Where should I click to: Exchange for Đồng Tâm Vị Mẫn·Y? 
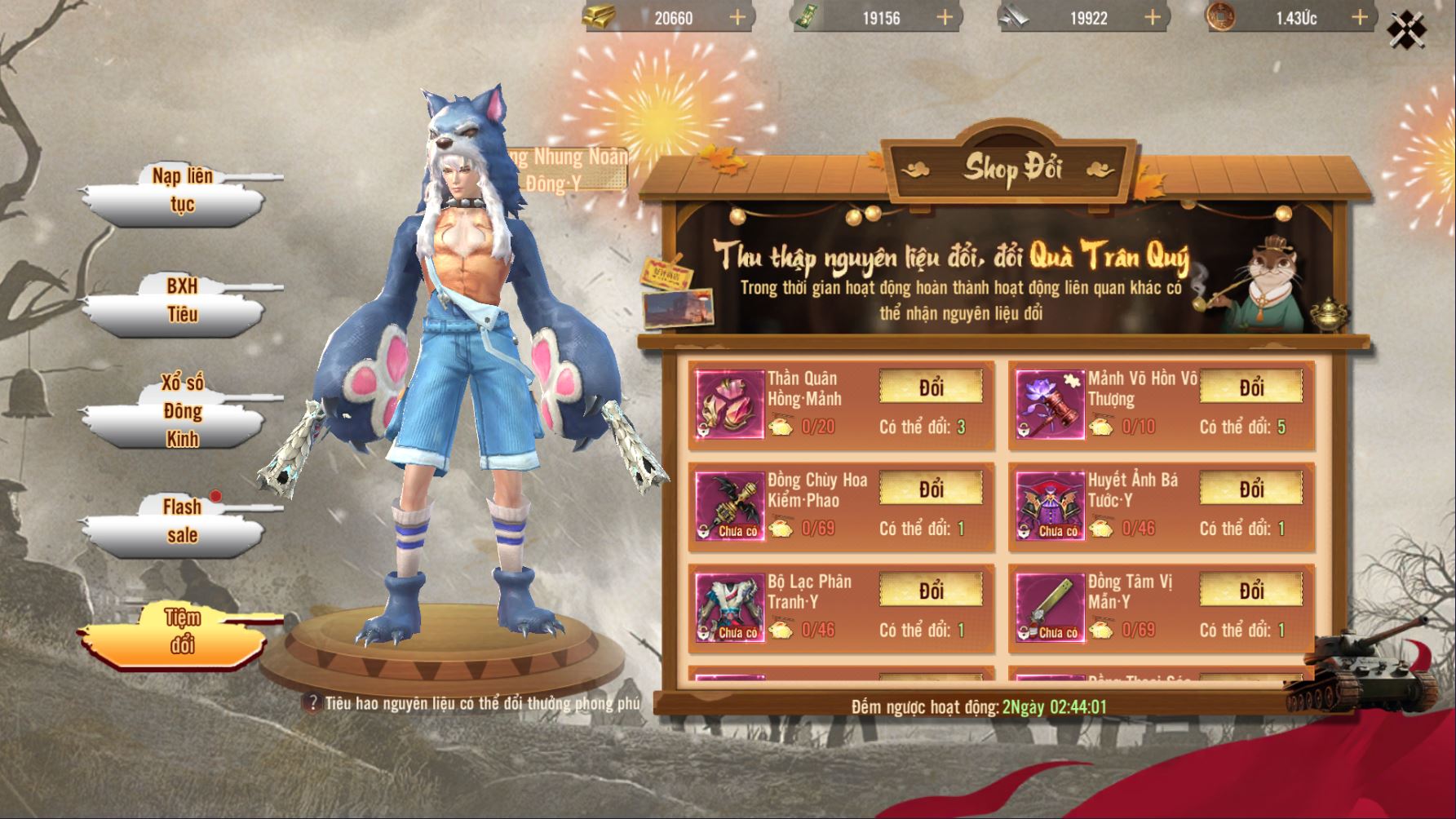coord(1251,591)
